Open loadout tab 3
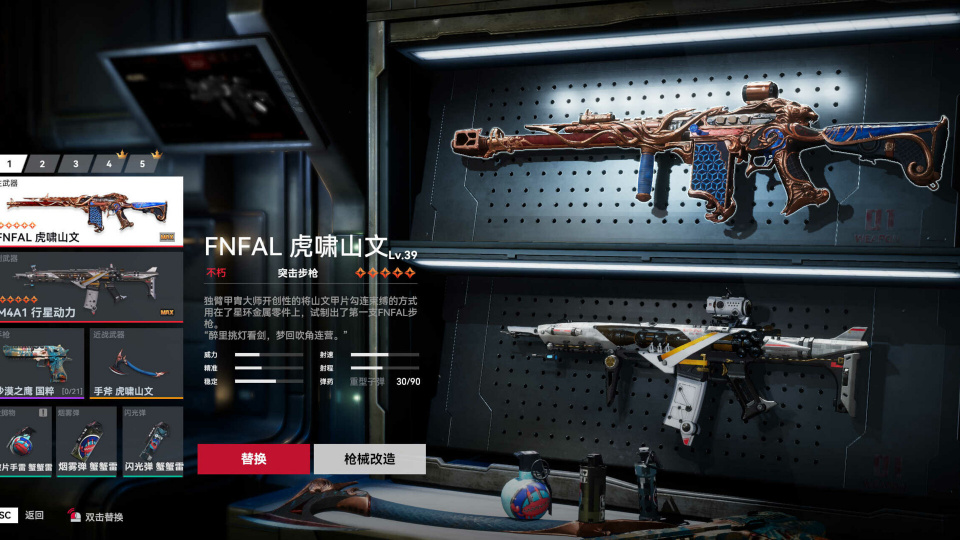This screenshot has width=960, height=540. click(x=75, y=164)
